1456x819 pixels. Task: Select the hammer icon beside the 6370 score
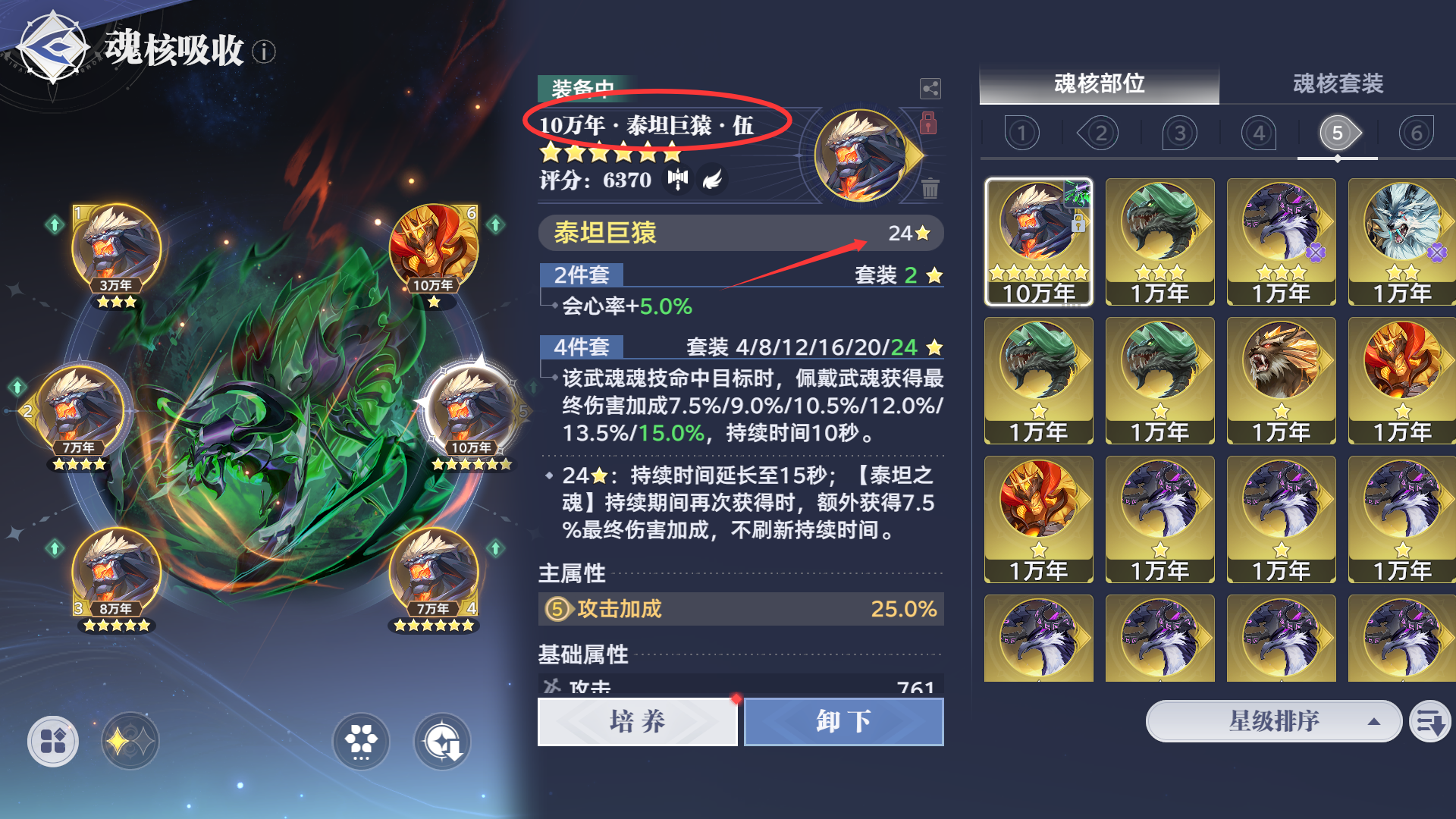coord(677,179)
